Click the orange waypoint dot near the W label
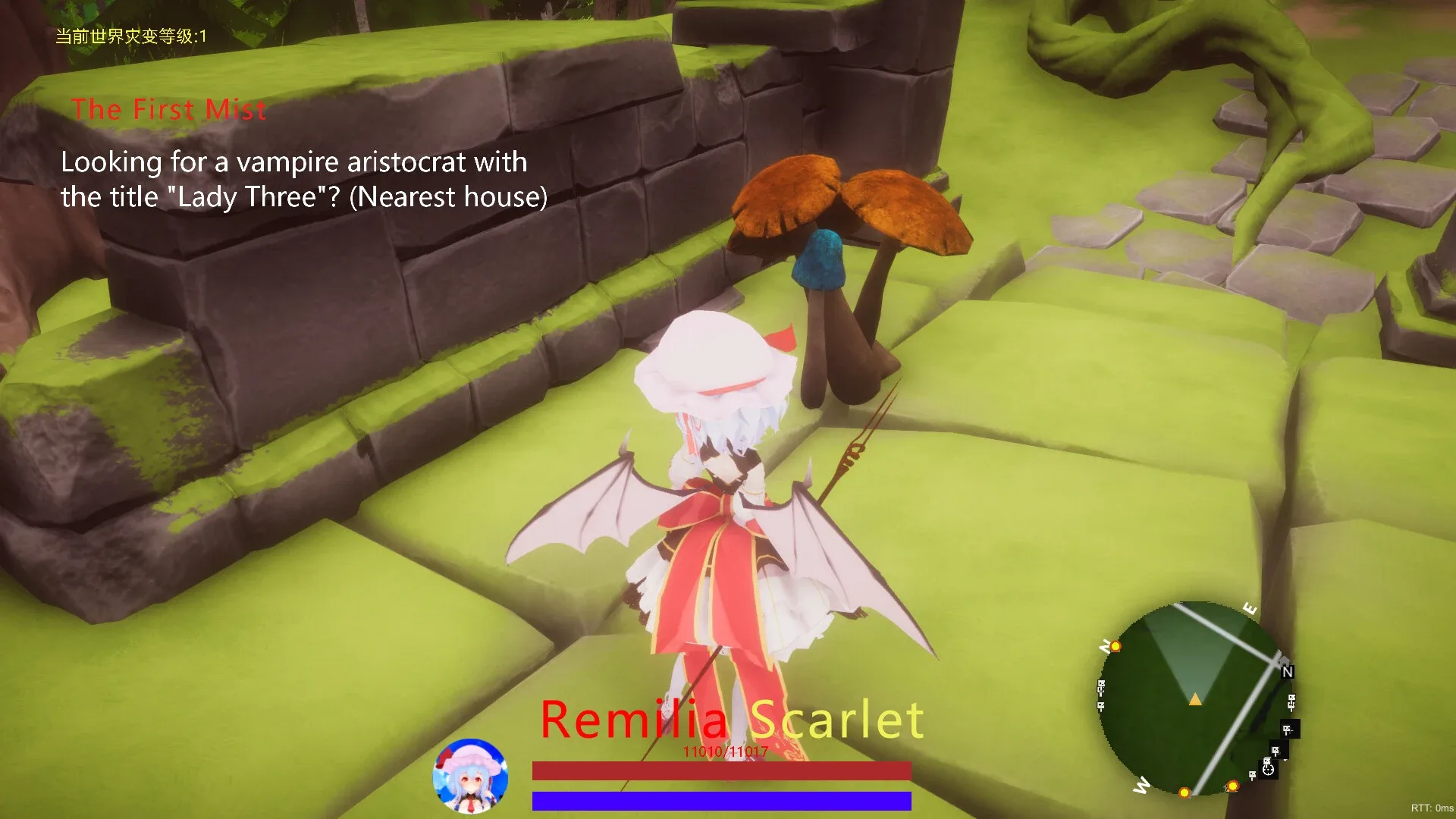 point(1184,792)
